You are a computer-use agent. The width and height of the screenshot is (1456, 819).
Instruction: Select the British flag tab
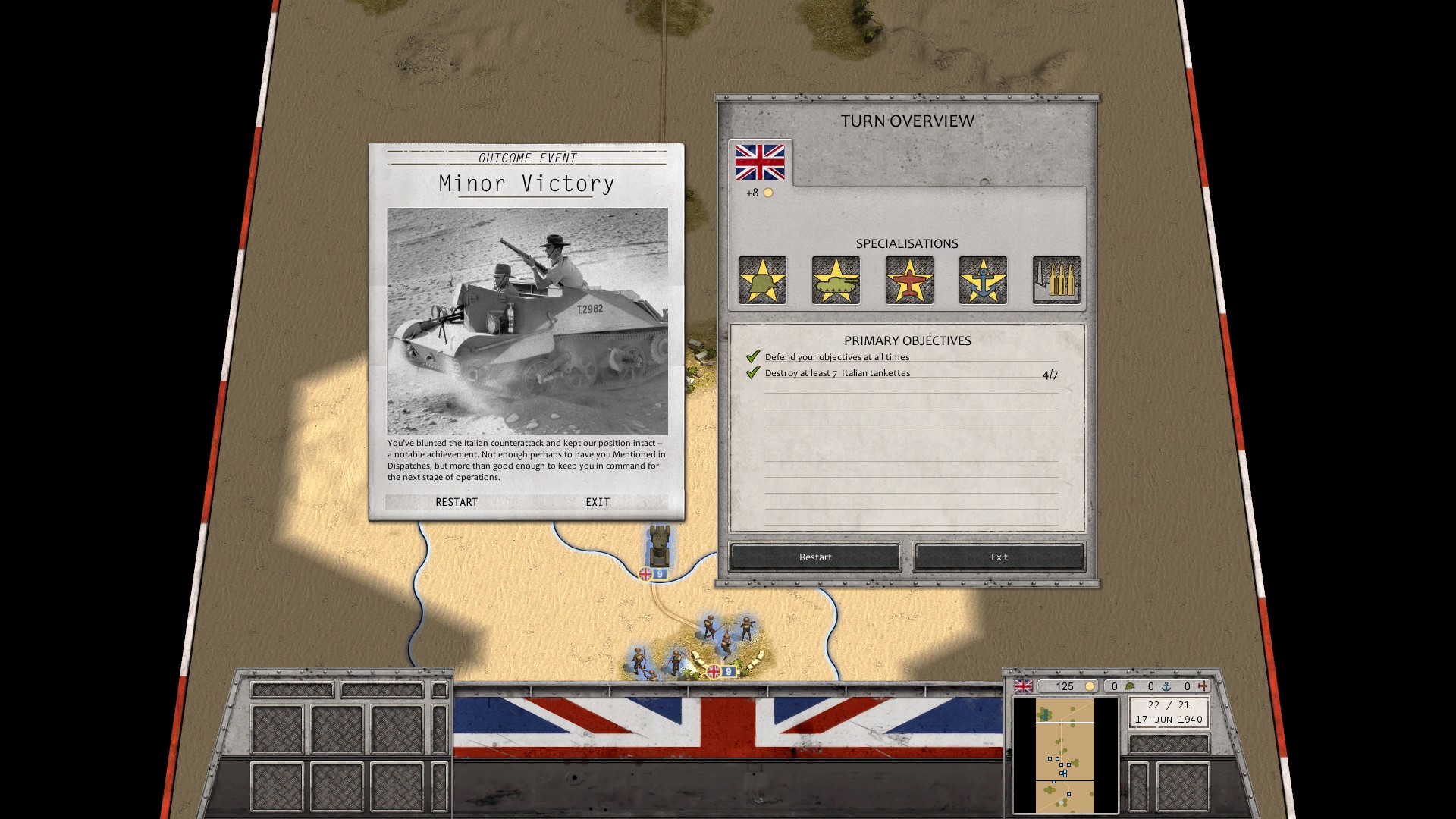coord(759,162)
